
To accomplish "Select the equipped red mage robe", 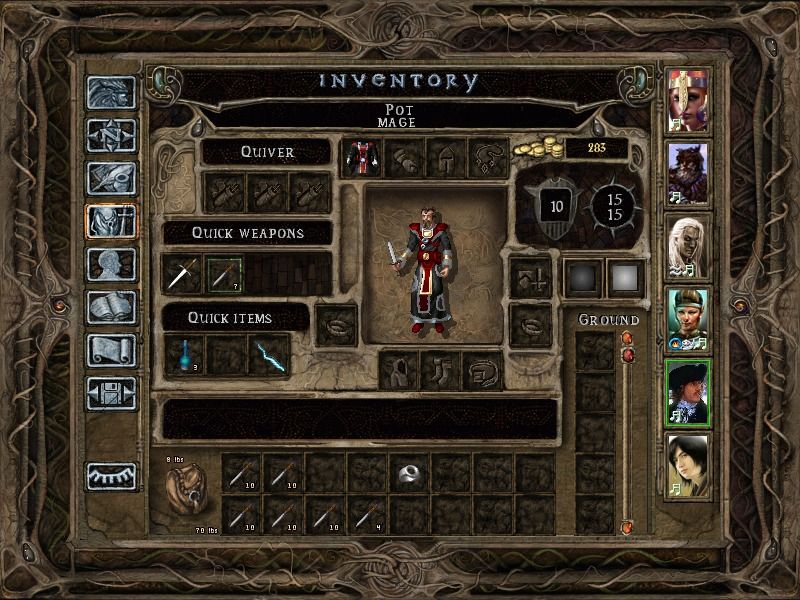I will click(360, 158).
